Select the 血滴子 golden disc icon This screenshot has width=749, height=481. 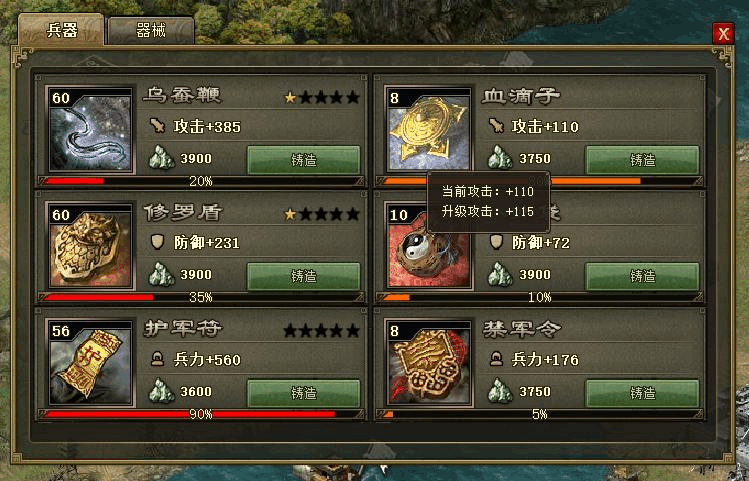tap(430, 130)
